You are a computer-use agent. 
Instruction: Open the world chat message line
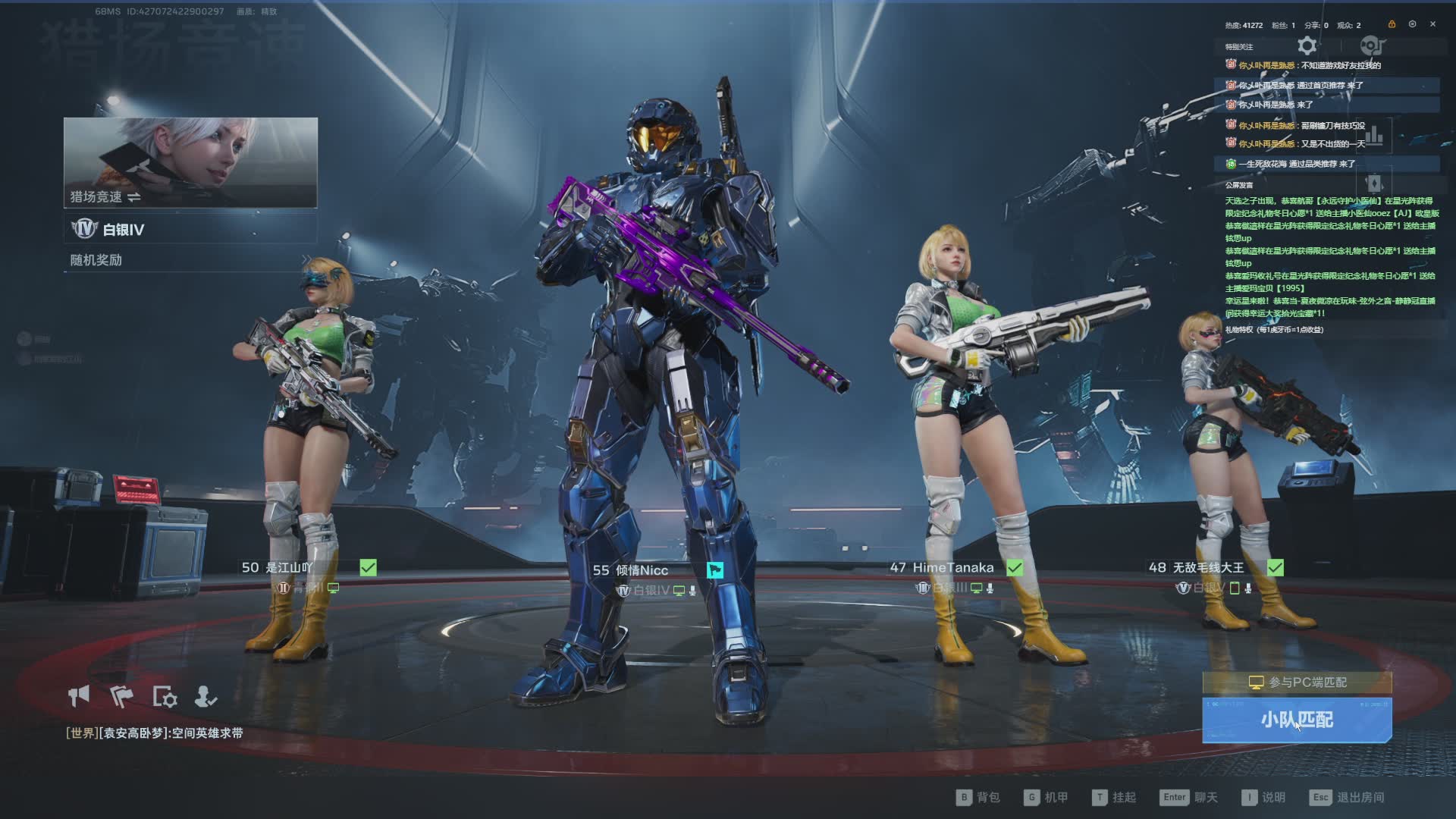(x=155, y=733)
